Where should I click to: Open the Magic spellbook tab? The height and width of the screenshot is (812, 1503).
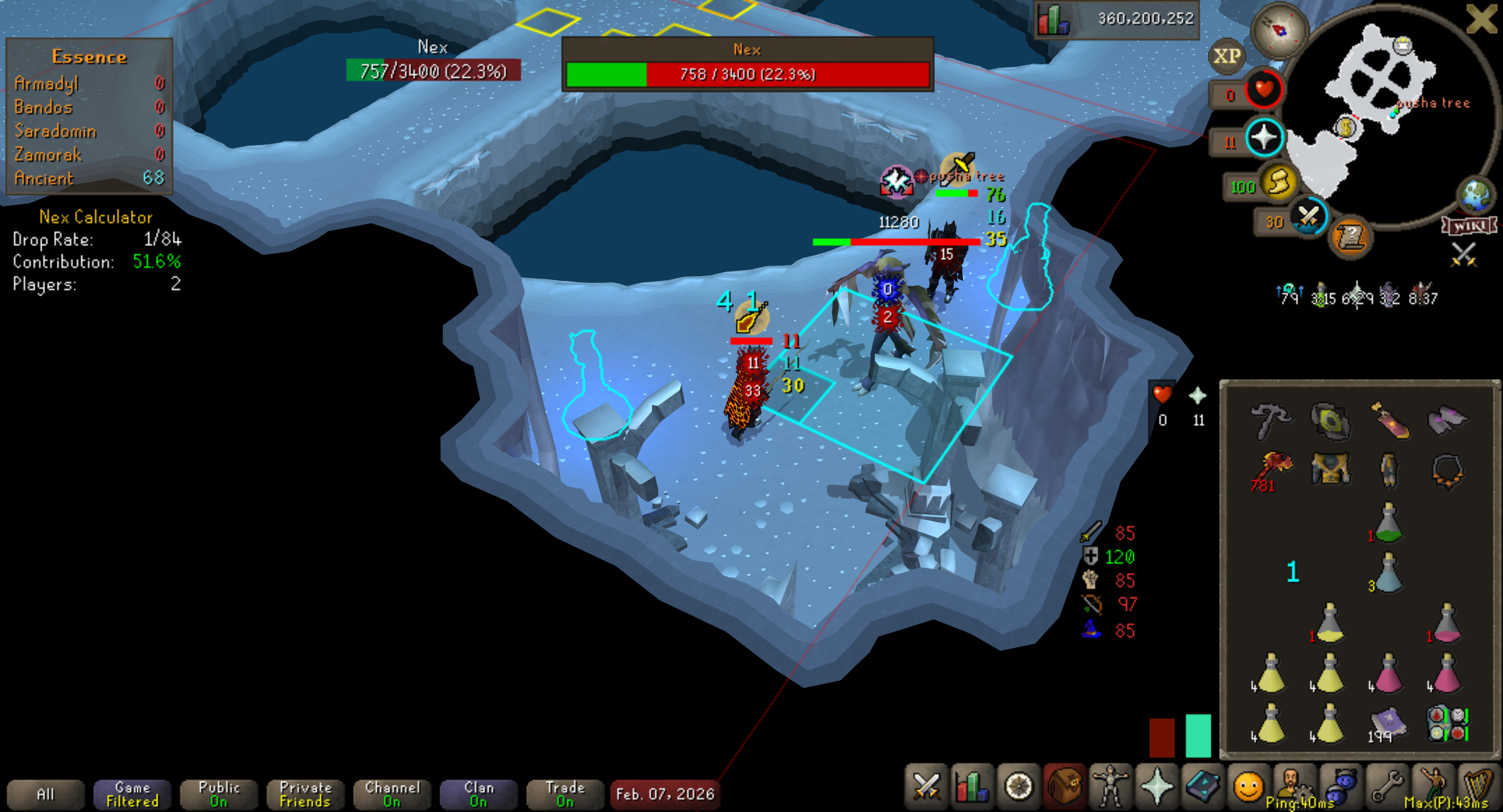tap(1202, 787)
